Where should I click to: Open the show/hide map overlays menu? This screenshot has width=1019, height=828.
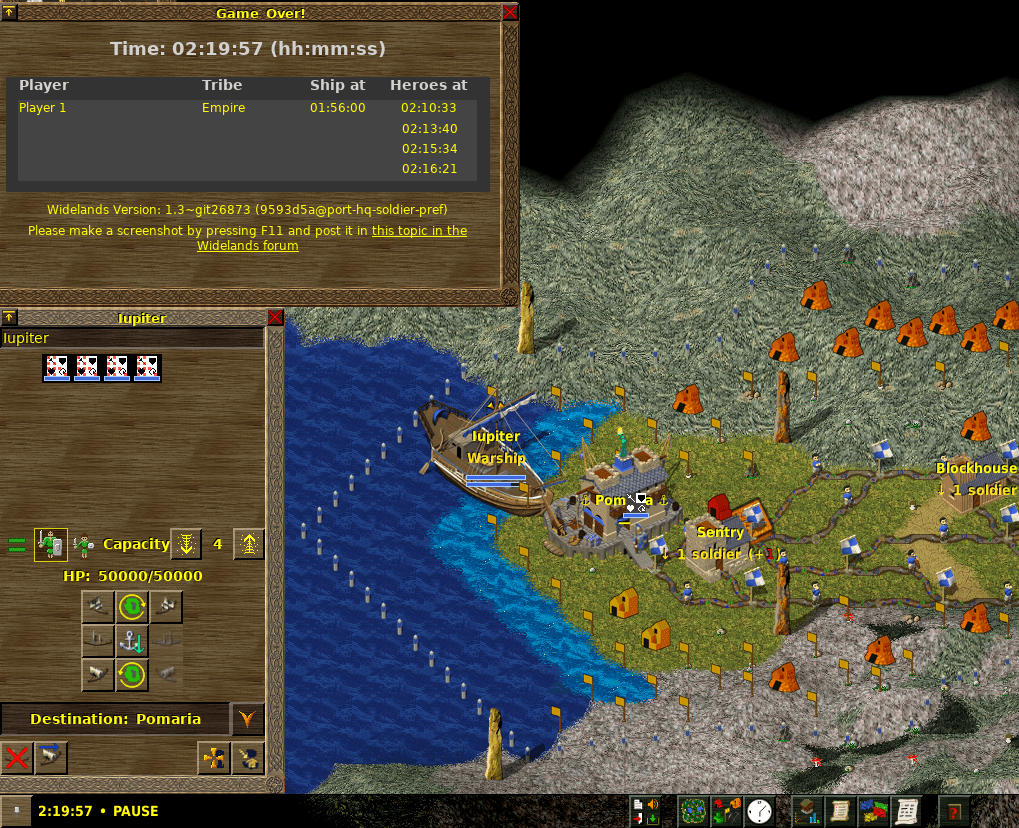click(x=726, y=810)
